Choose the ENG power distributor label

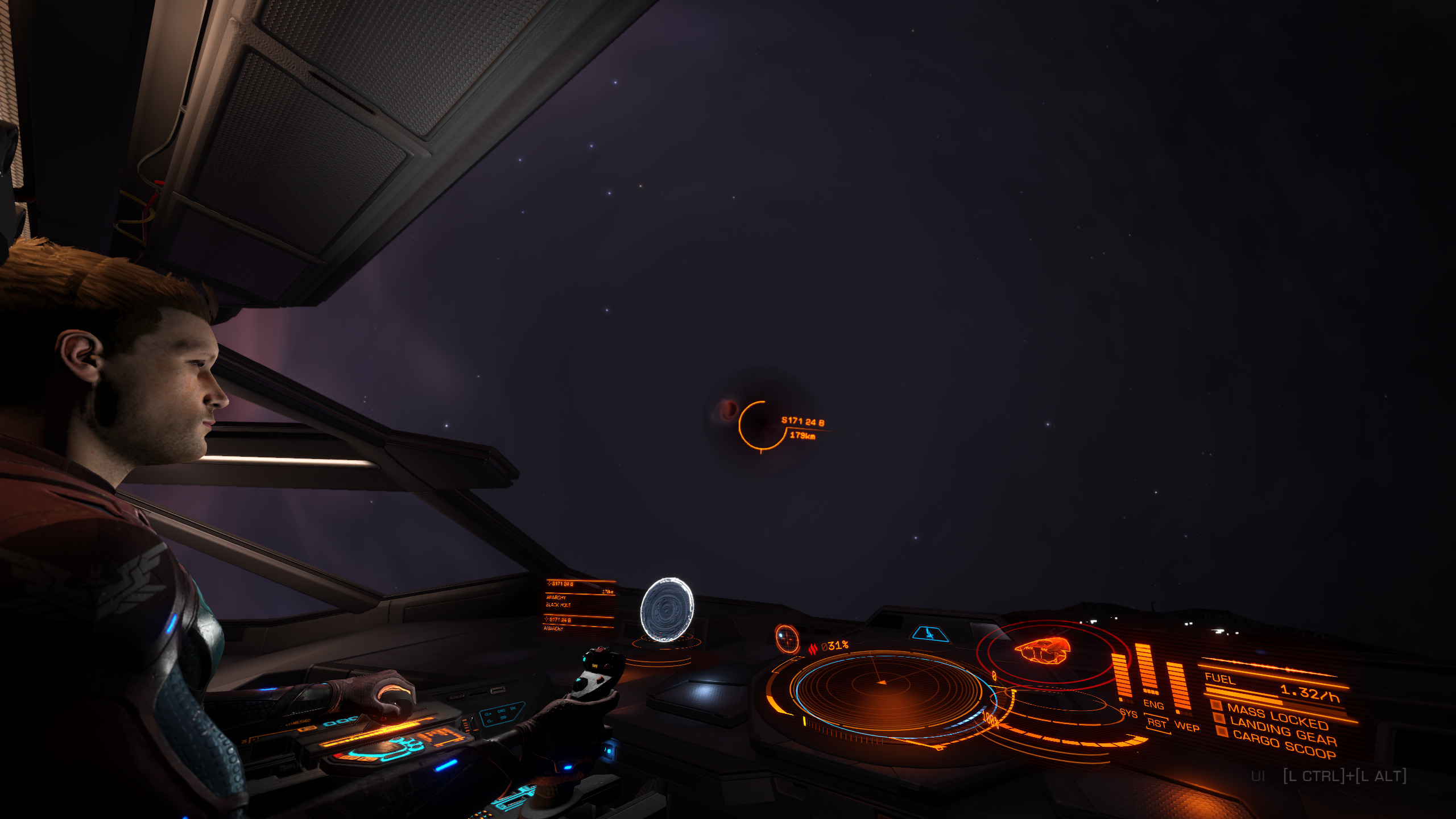click(x=1153, y=705)
